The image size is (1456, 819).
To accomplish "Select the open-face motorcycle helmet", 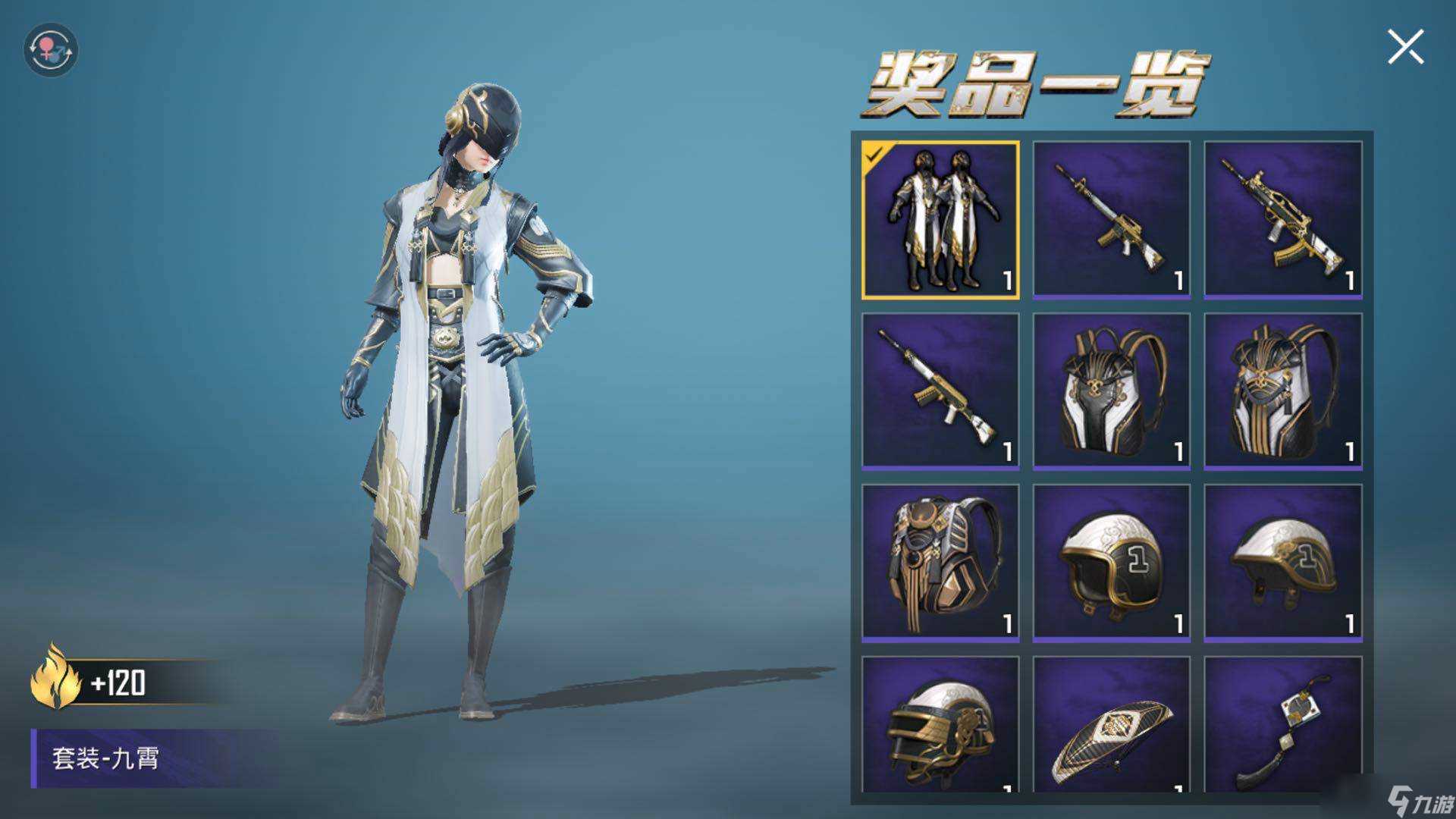I will [x=1111, y=563].
